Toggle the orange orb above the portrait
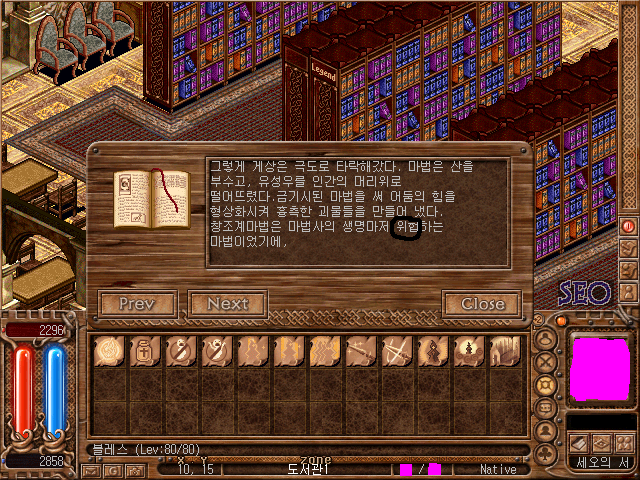The width and height of the screenshot is (640, 480). [x=562, y=321]
